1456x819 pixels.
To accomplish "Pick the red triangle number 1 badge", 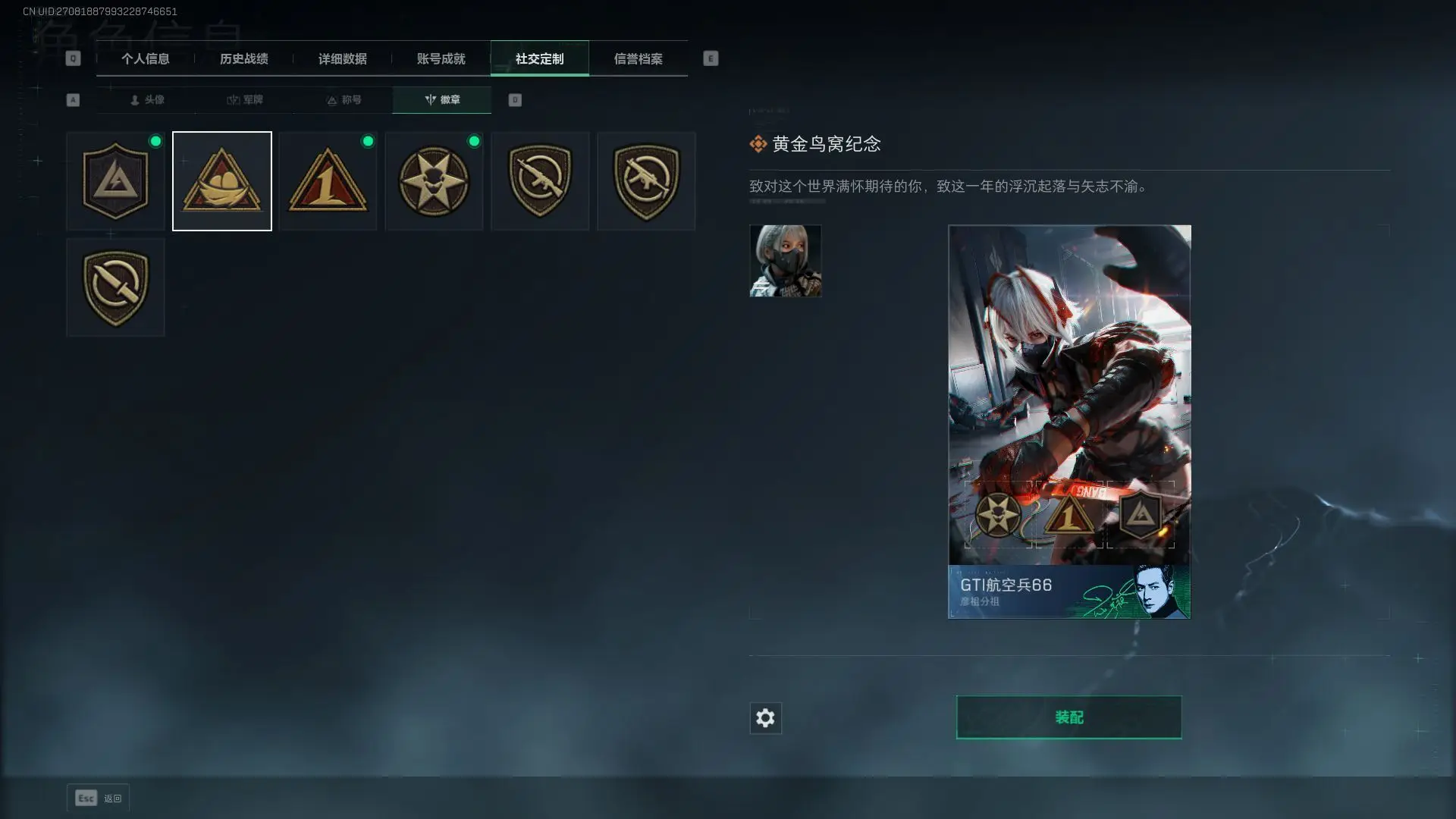I will pyautogui.click(x=328, y=181).
